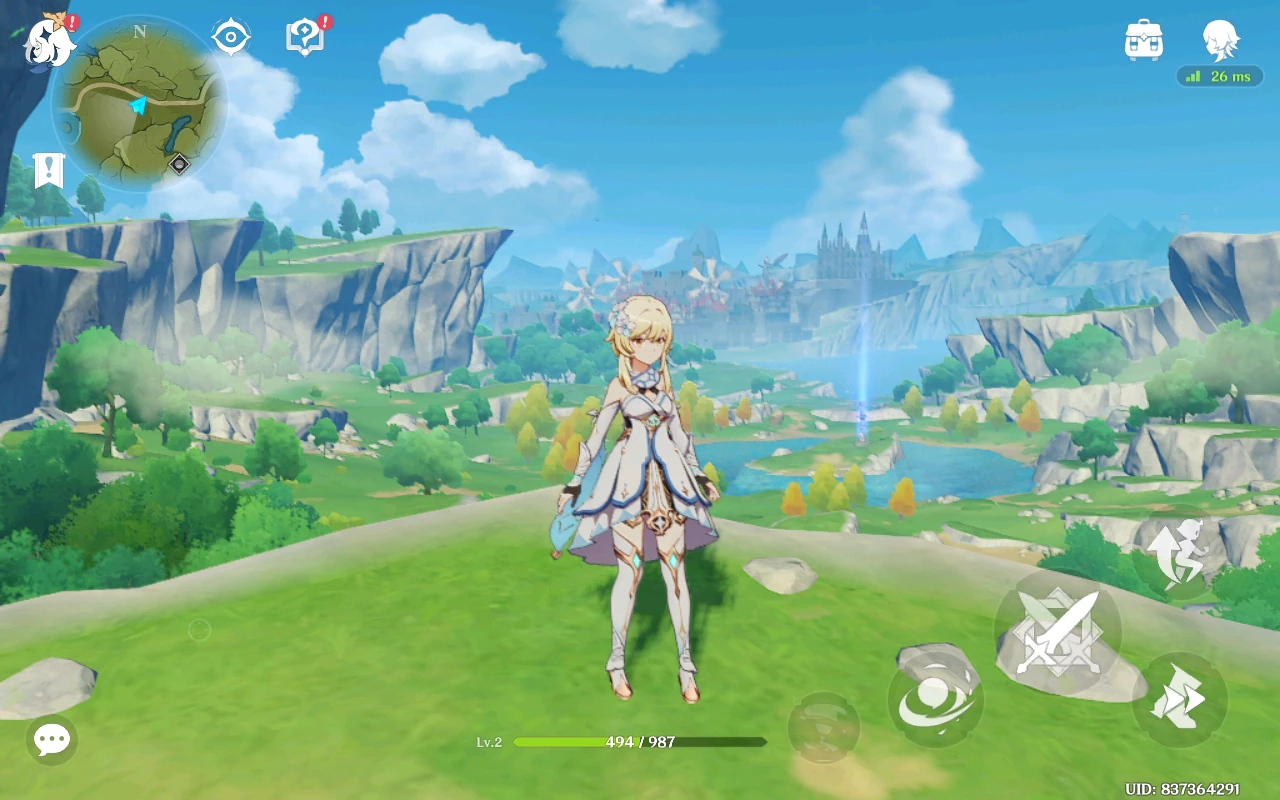Open the quest bookmark icon
This screenshot has height=800, width=1280.
point(48,171)
